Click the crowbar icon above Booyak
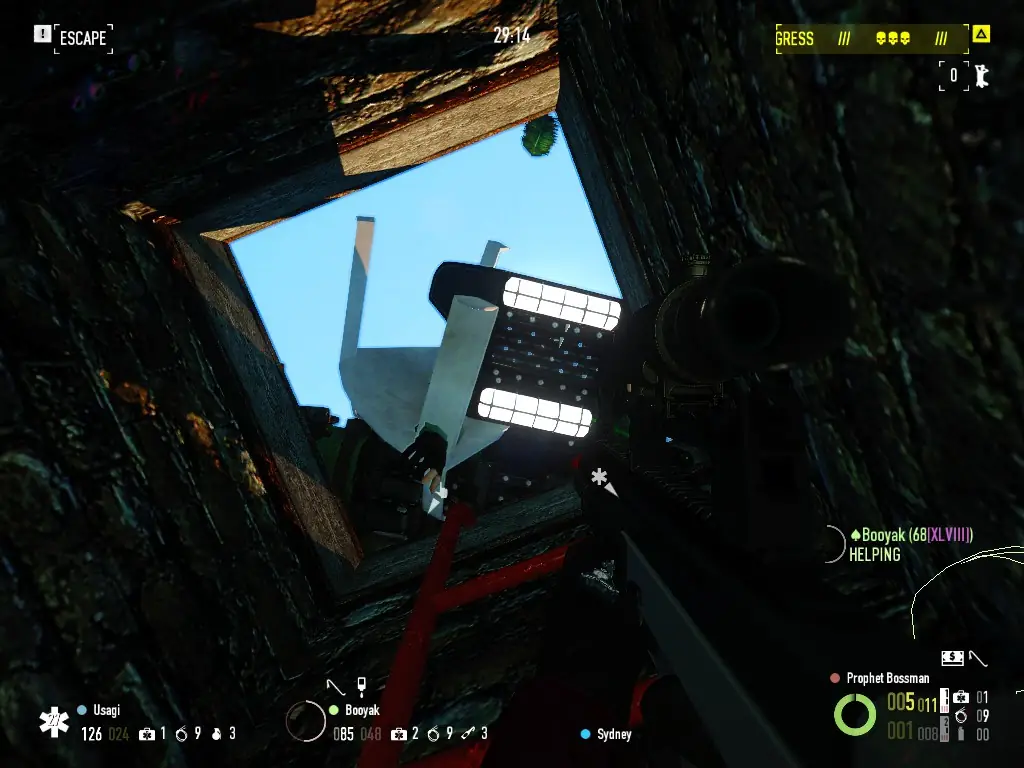The width and height of the screenshot is (1024, 768). click(x=338, y=686)
